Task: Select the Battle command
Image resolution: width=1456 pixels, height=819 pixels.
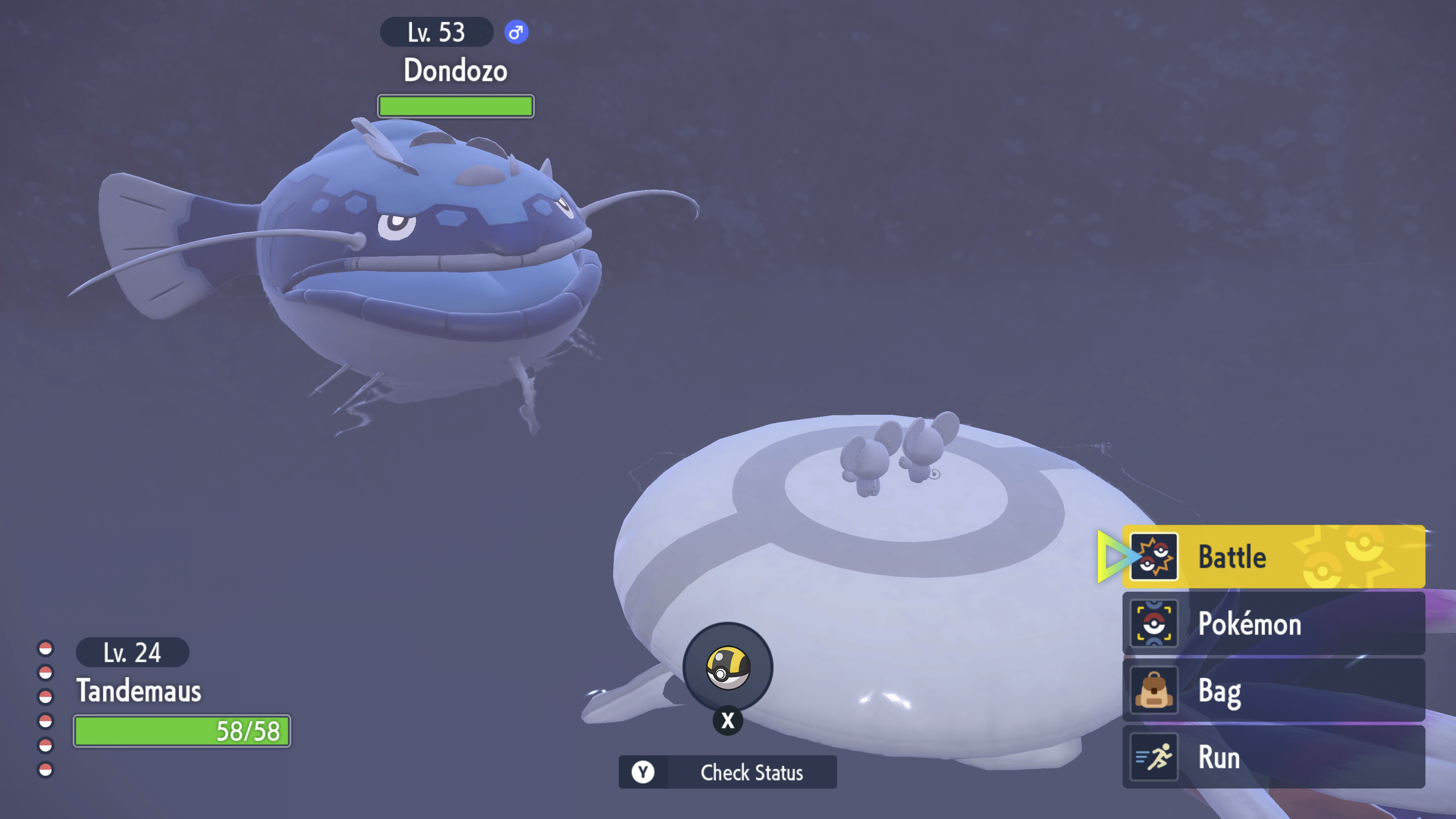Action: (x=1273, y=557)
